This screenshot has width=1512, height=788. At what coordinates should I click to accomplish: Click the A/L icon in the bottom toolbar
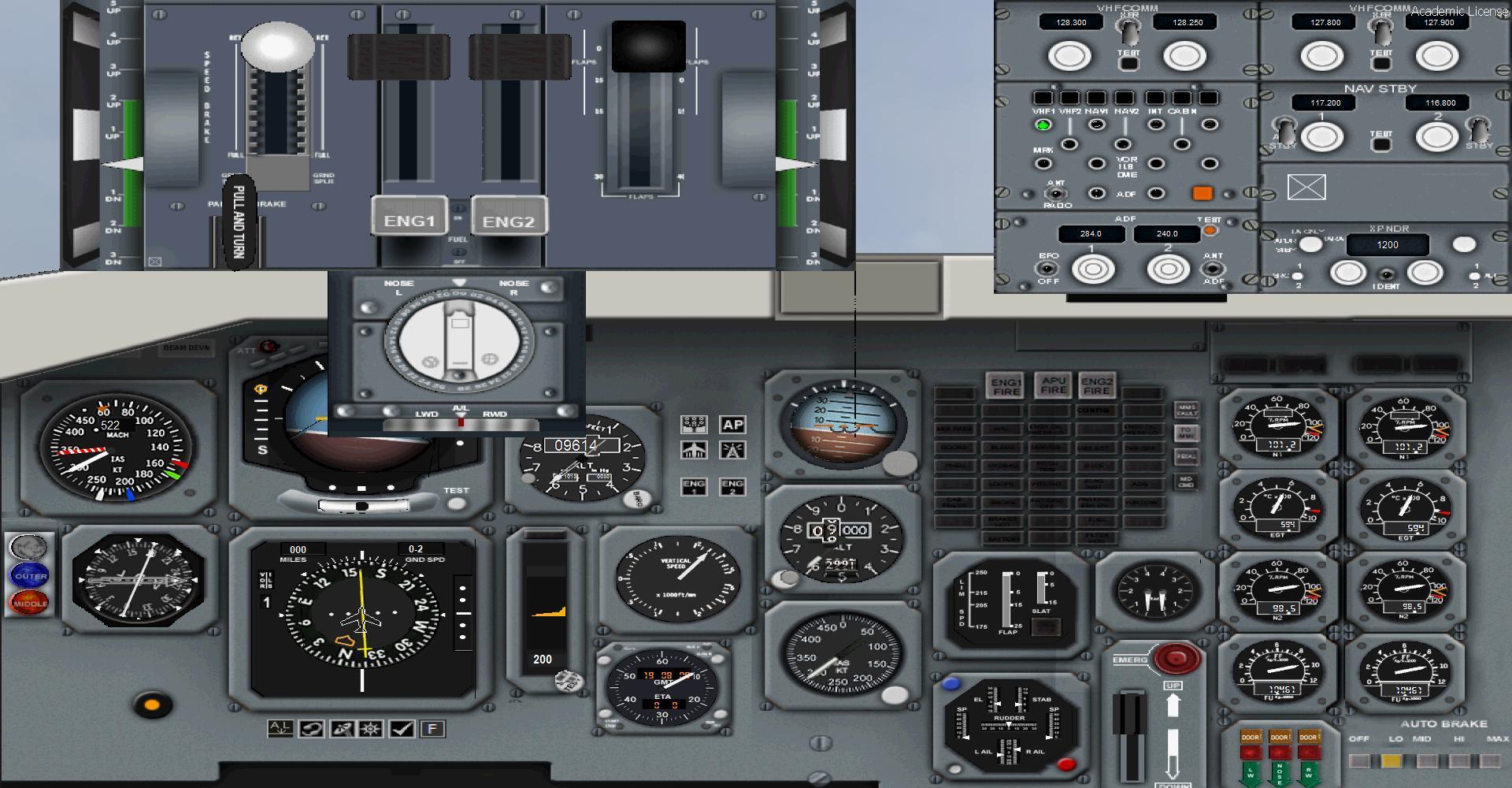(280, 727)
